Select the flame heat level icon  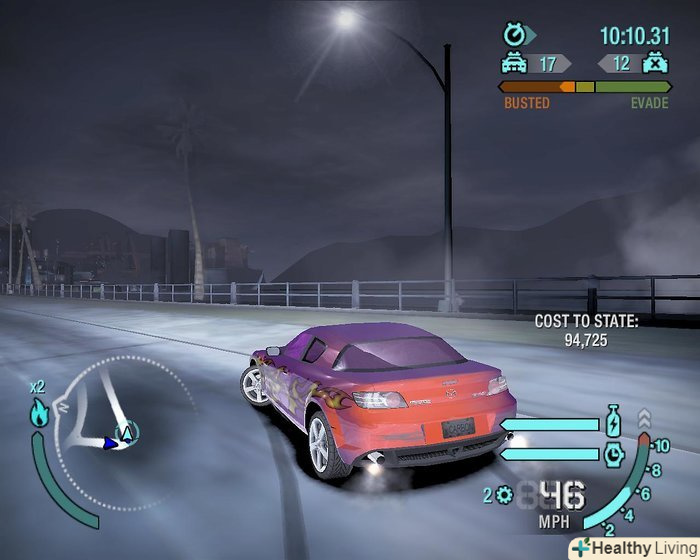[x=39, y=413]
